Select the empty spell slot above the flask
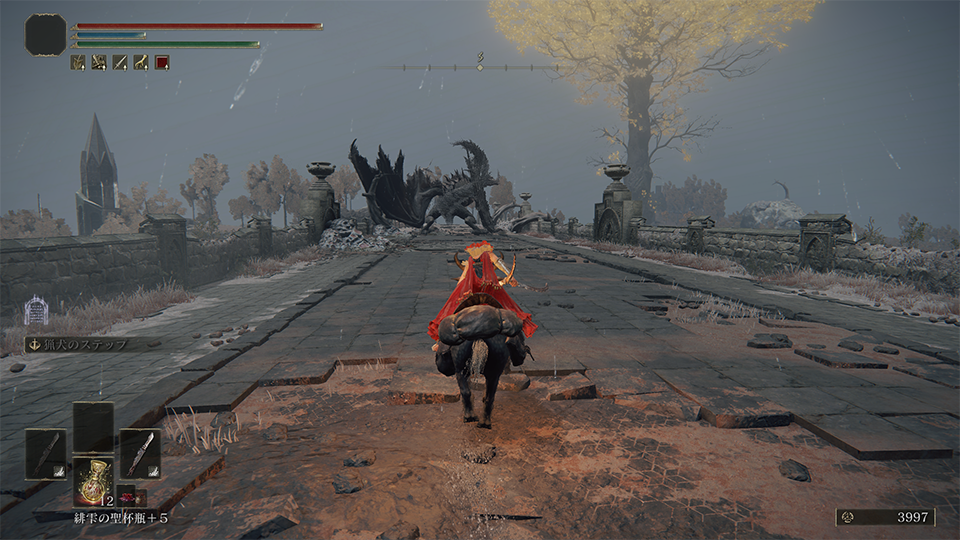This screenshot has height=540, width=960. tap(93, 427)
